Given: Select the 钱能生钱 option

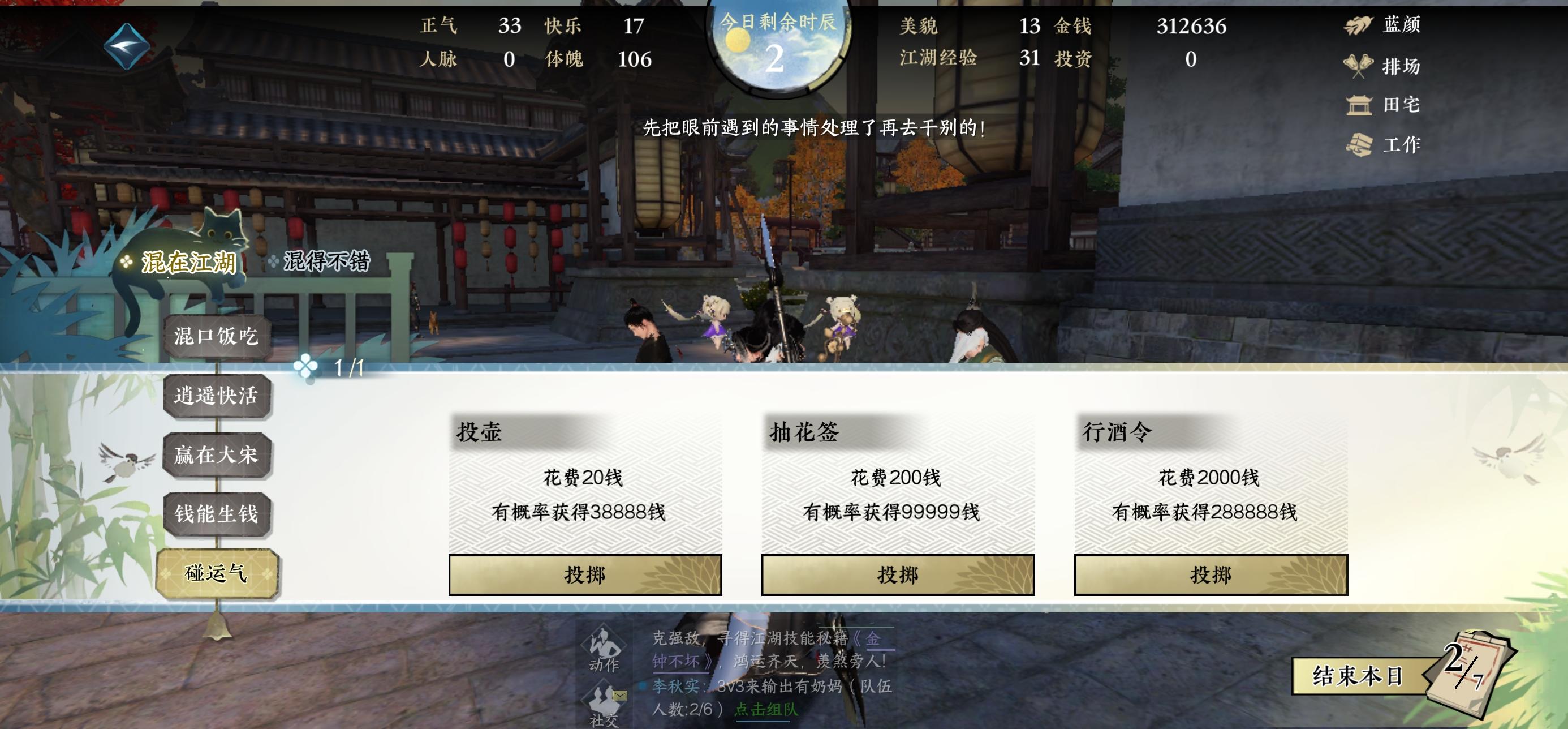Looking at the screenshot, I should click(216, 513).
